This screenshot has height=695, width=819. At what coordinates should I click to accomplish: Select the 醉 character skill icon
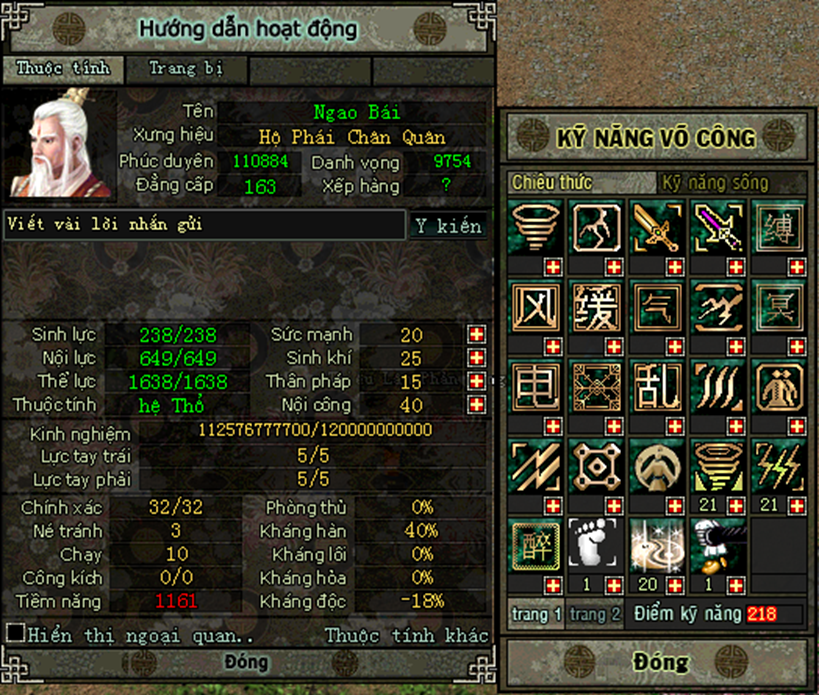tap(535, 544)
